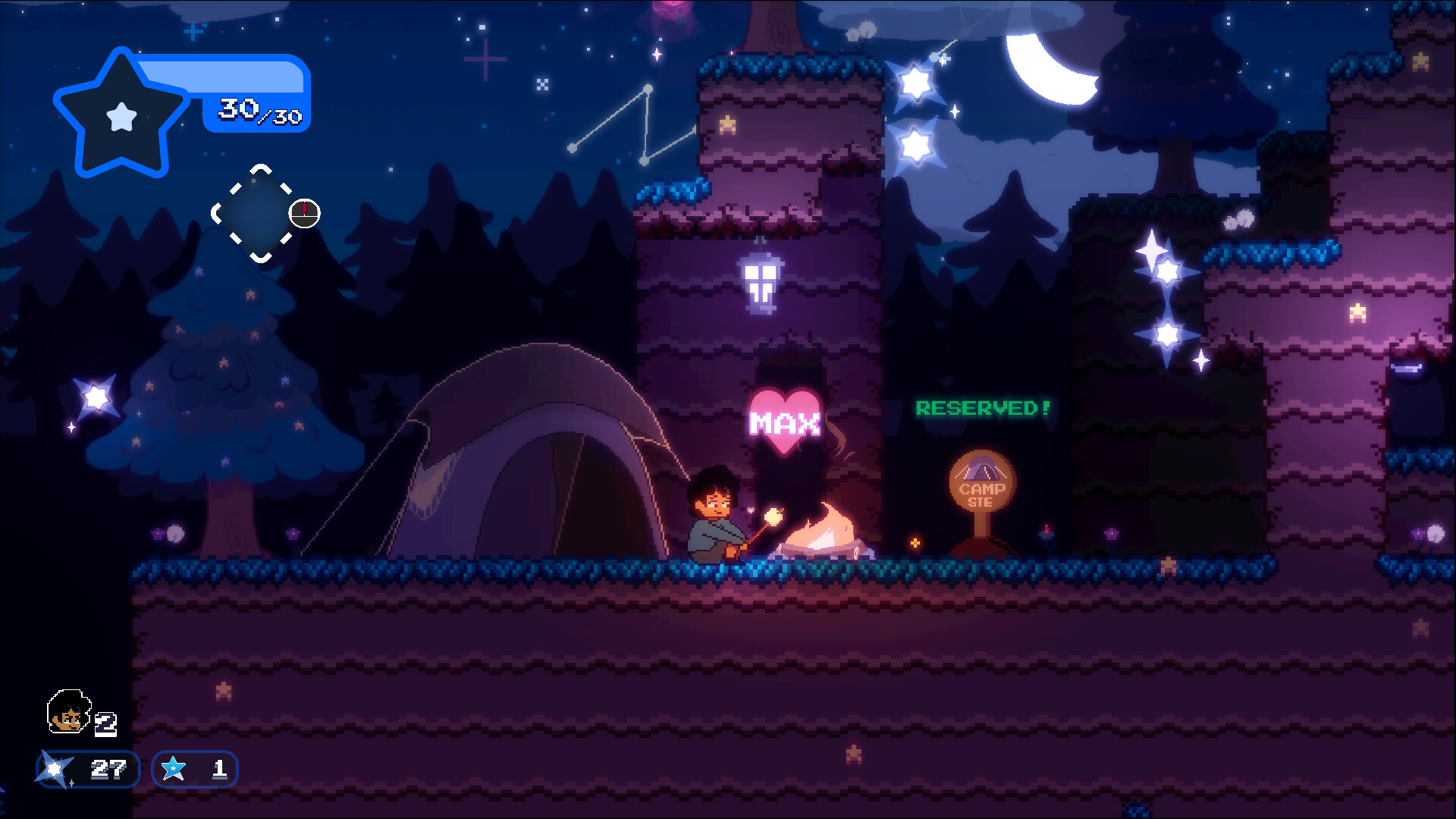Select the glowing heart icon labeled MAX
Screen dimensions: 1456x819
coord(785,417)
